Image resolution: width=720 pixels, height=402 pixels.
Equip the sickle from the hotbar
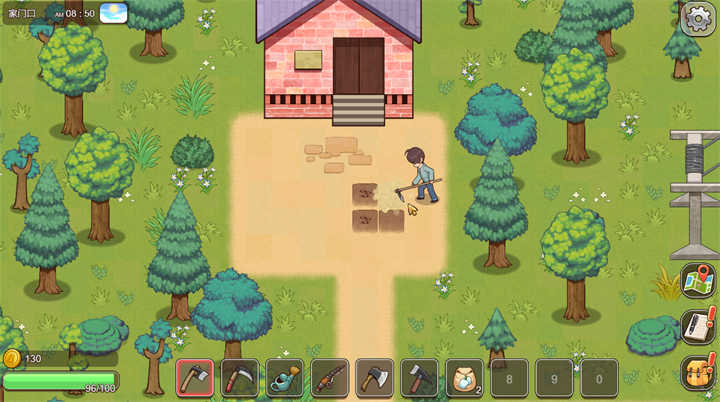[x=240, y=378]
